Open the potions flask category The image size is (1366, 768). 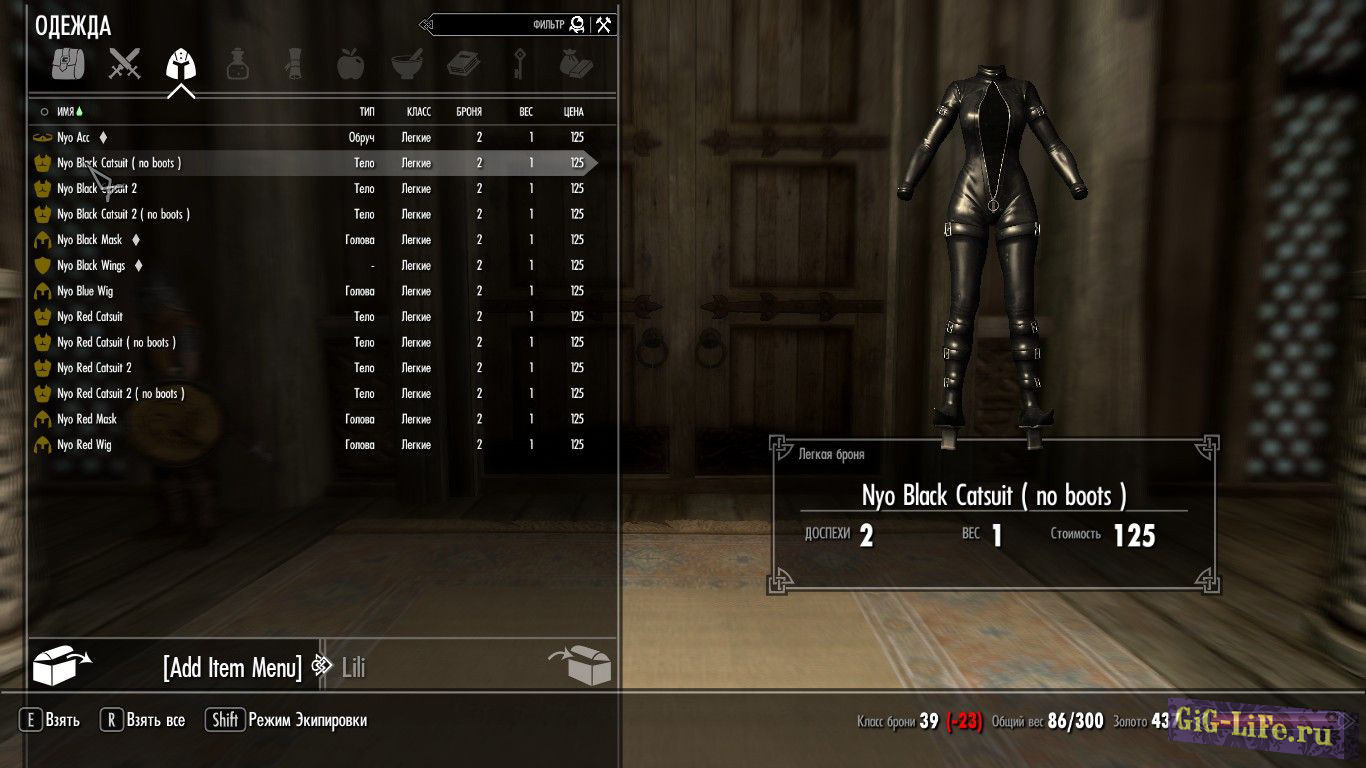[237, 64]
